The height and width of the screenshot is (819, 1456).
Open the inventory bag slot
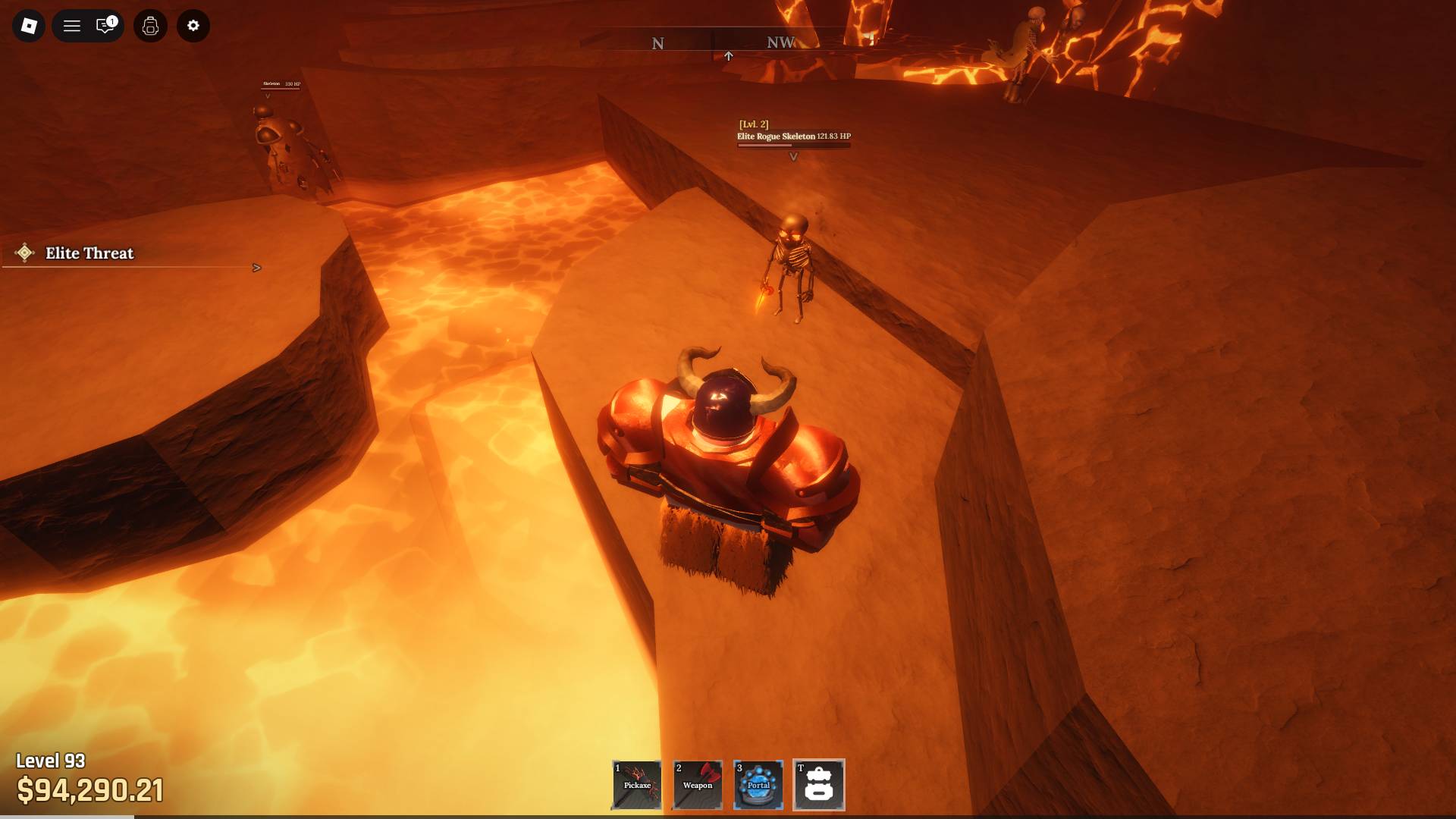pos(819,785)
